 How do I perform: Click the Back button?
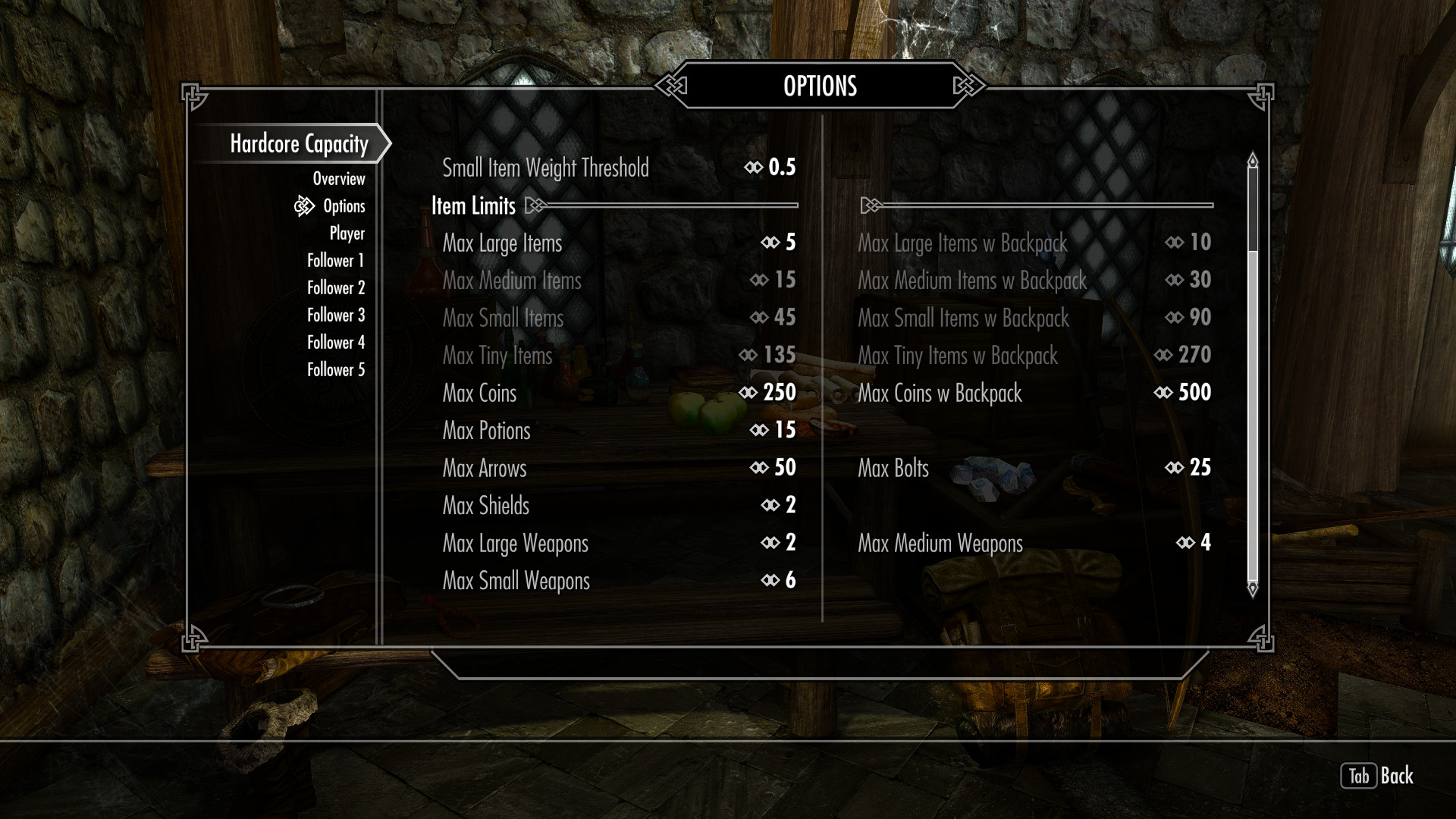[1377, 776]
